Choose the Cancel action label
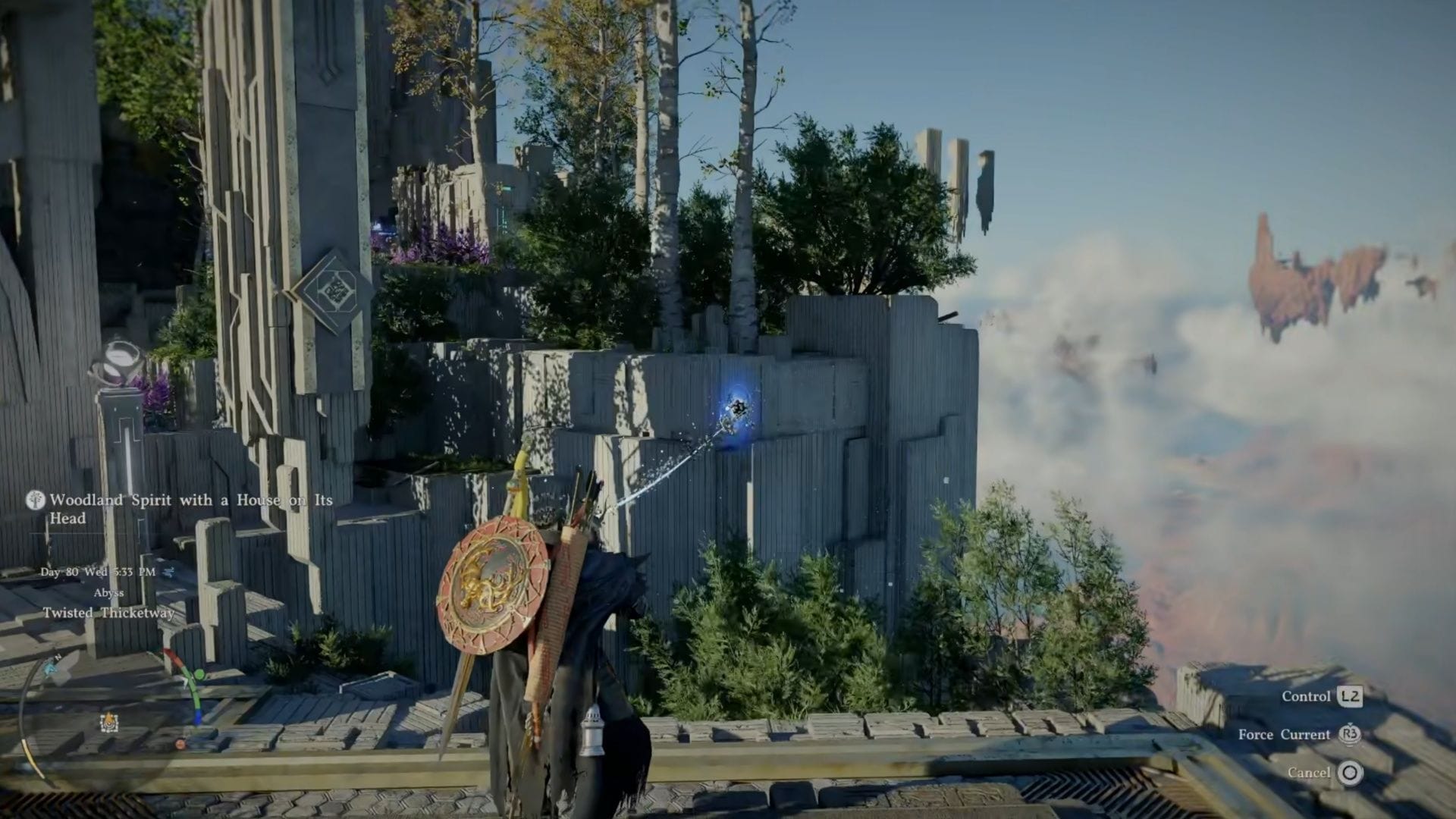This screenshot has width=1456, height=819. coord(1308,773)
